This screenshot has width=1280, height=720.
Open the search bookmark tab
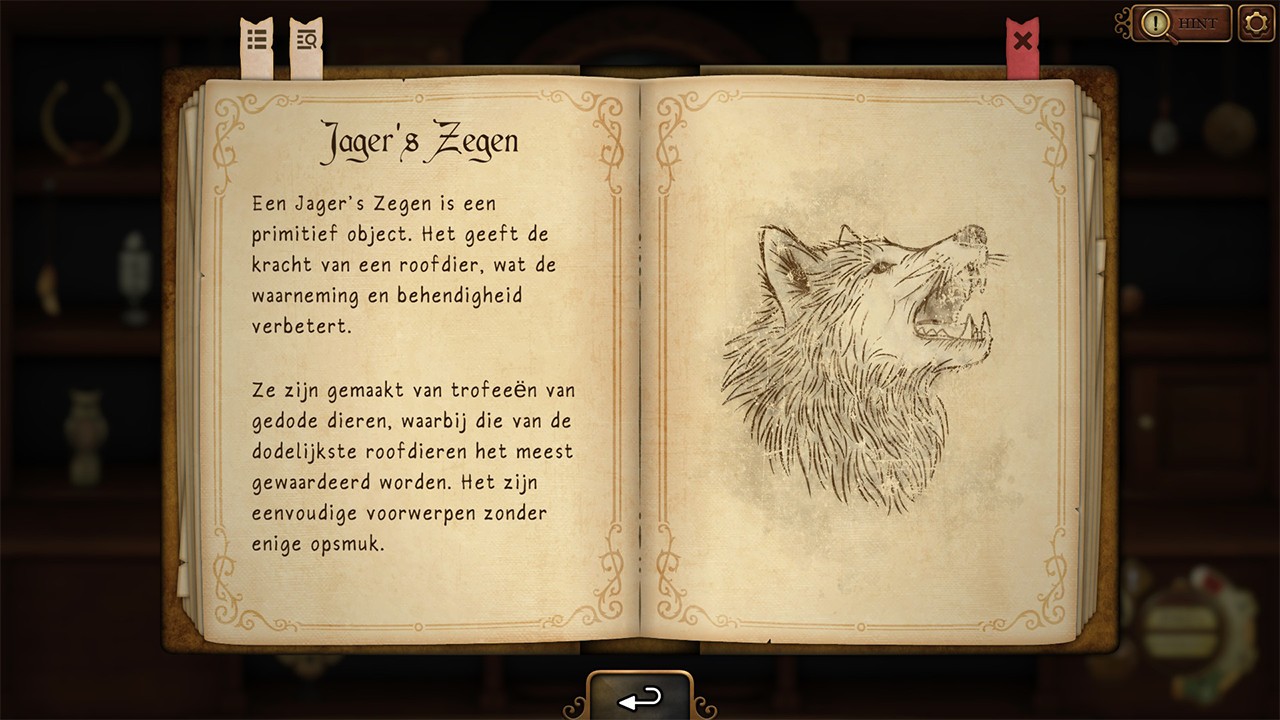pyautogui.click(x=306, y=41)
